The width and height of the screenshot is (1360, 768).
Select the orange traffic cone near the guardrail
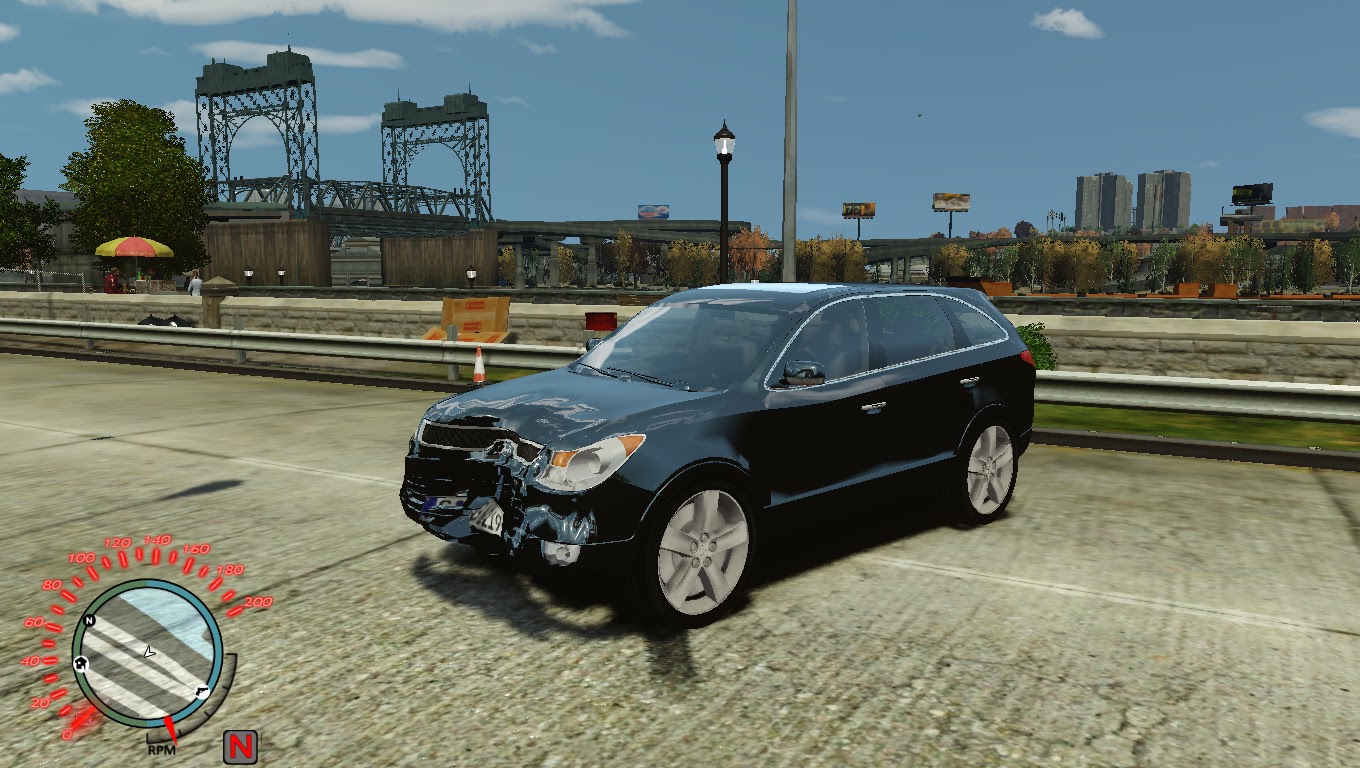[481, 367]
